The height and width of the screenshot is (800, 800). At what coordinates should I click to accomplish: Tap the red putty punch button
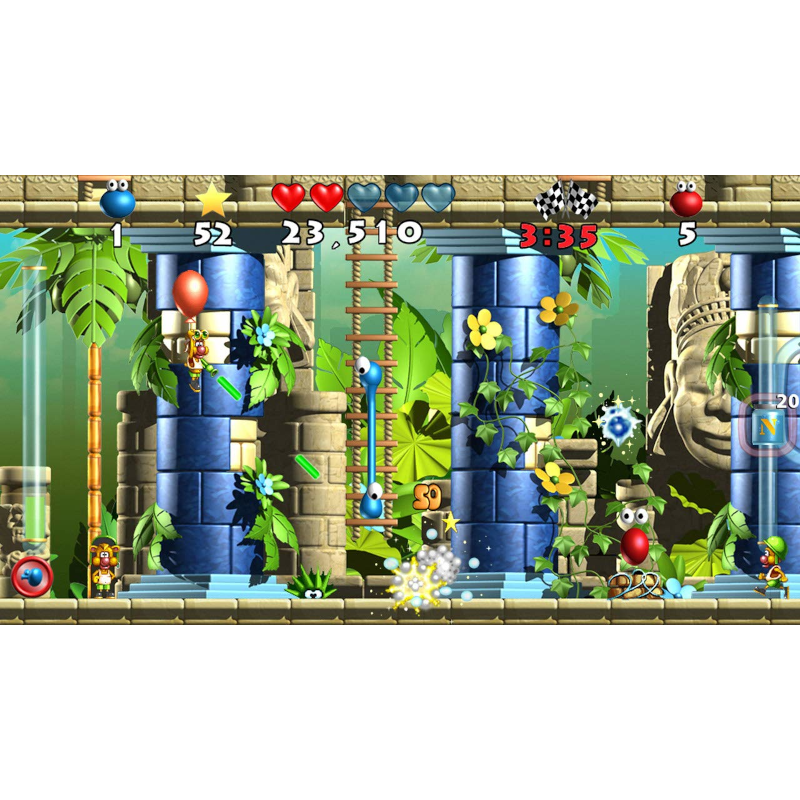32,577
